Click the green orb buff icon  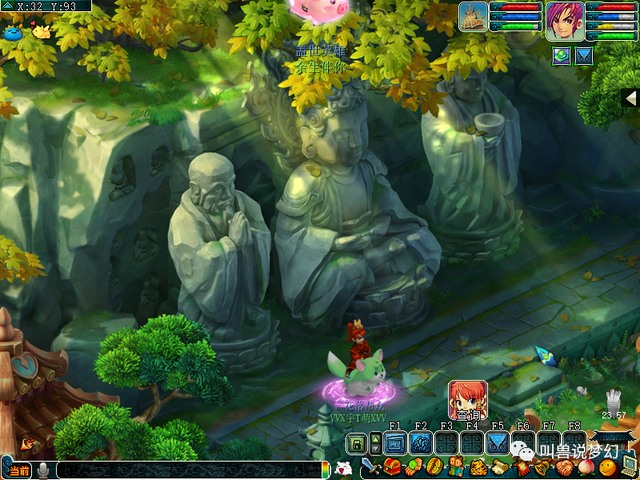coord(561,55)
